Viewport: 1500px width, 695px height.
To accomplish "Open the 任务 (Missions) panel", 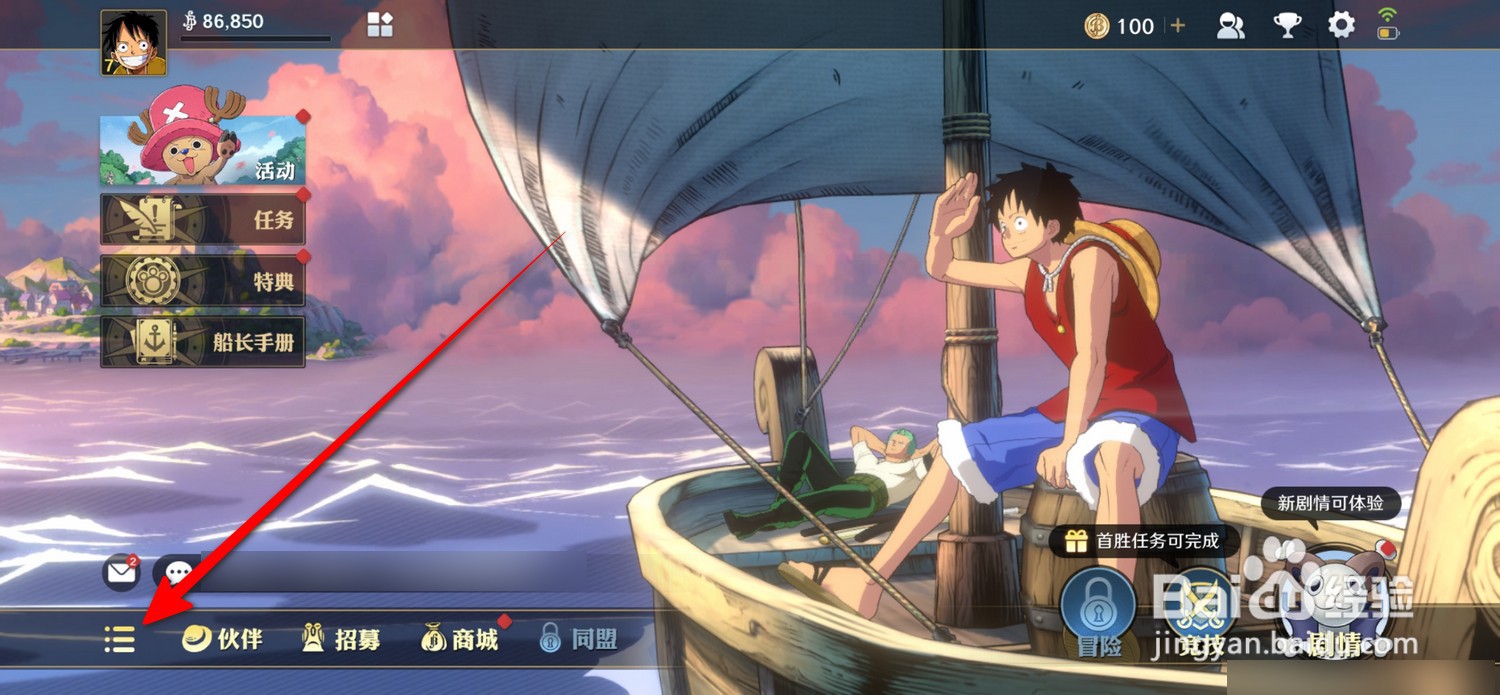I will (203, 219).
